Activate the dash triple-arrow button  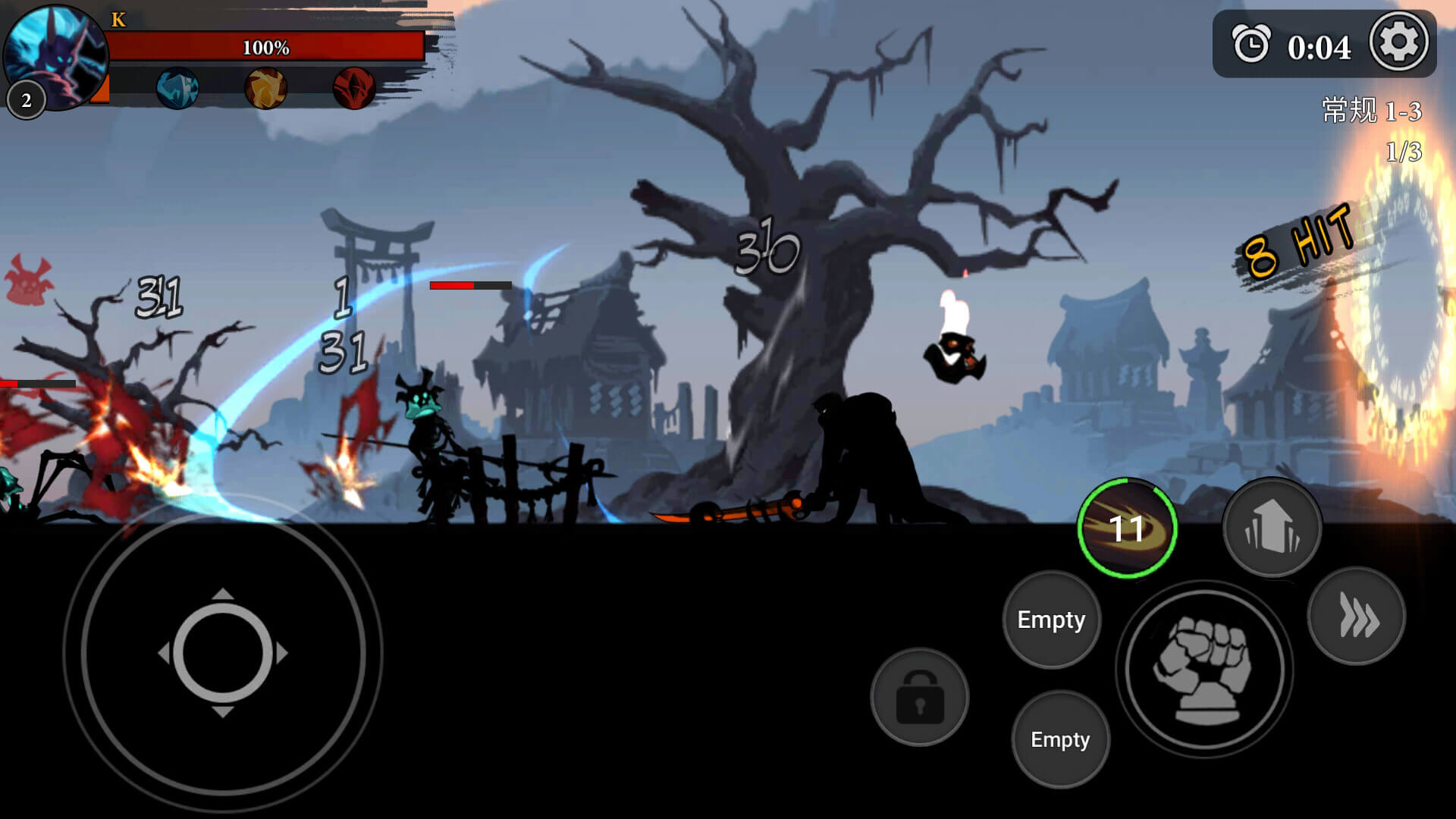pos(1357,616)
